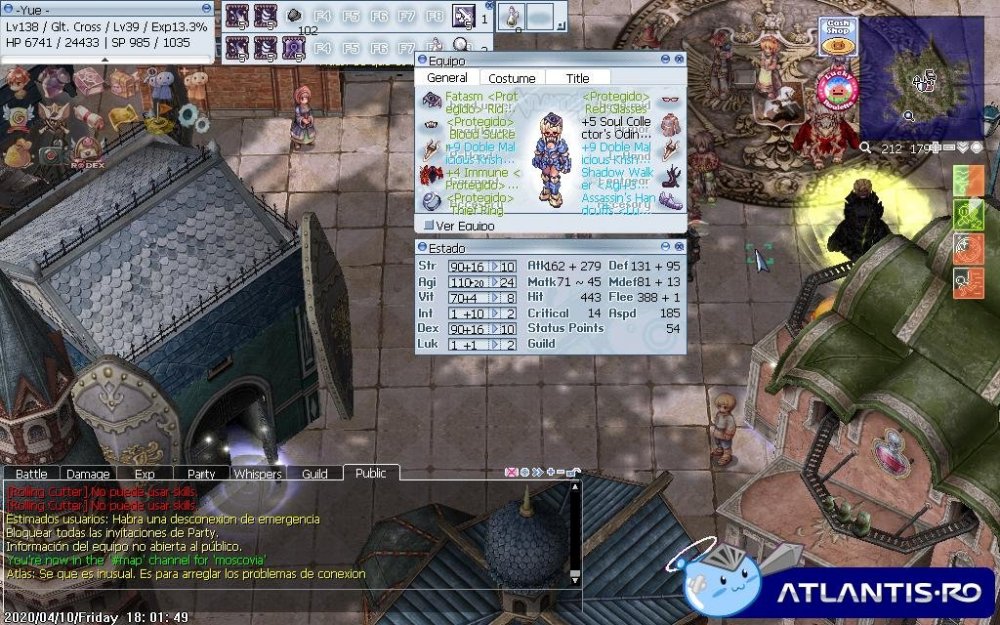Close the Estado status window

680,247
